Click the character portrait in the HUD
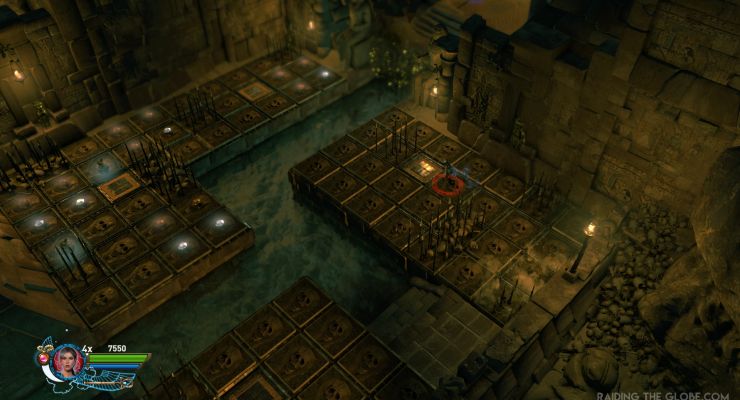The image size is (740, 400). coord(68,360)
